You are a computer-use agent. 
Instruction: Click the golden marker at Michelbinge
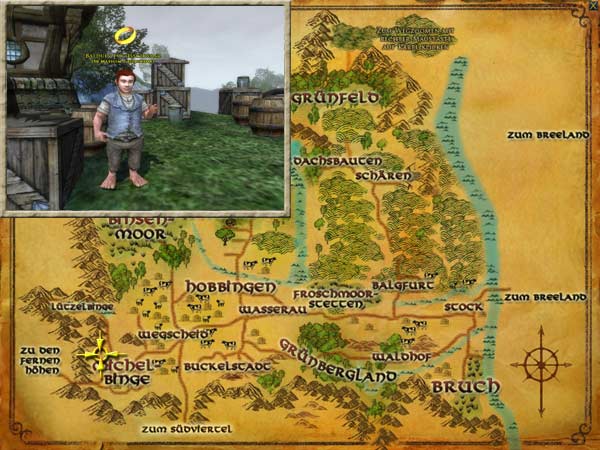click(102, 353)
